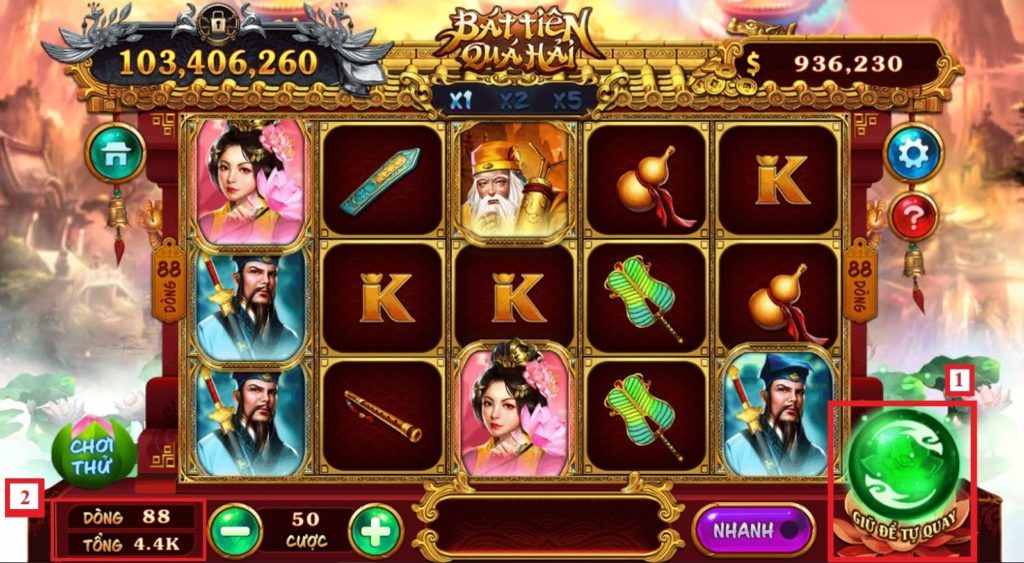Spin the reels with the green jade button
The height and width of the screenshot is (563, 1024).
click(x=905, y=463)
